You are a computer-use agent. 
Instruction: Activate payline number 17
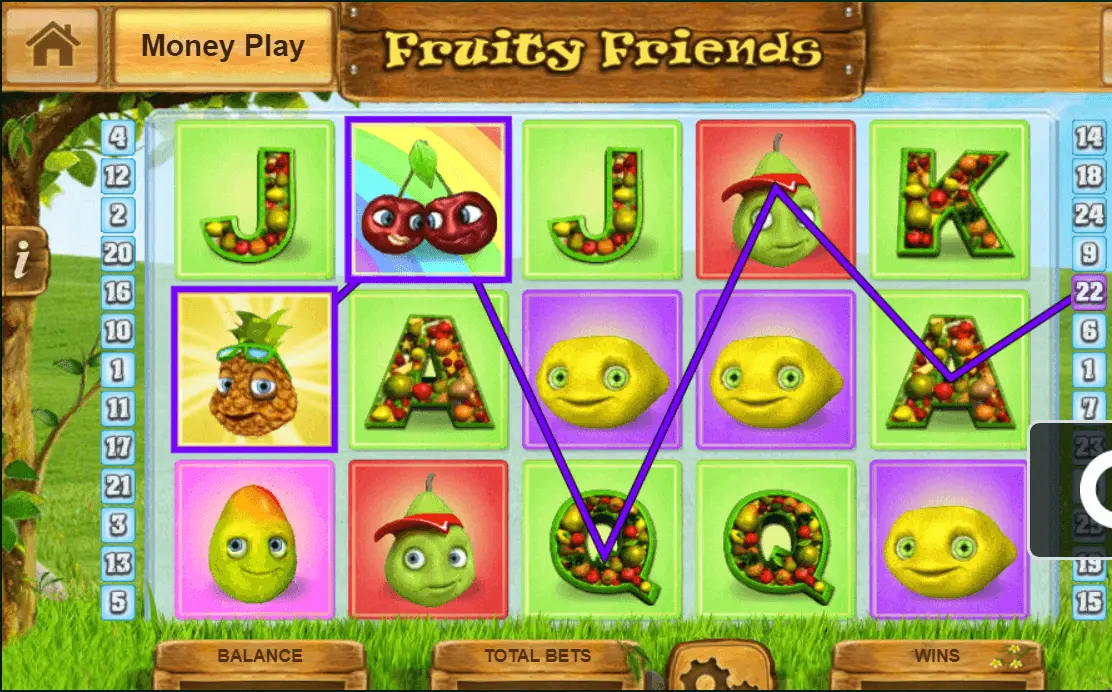[x=118, y=447]
